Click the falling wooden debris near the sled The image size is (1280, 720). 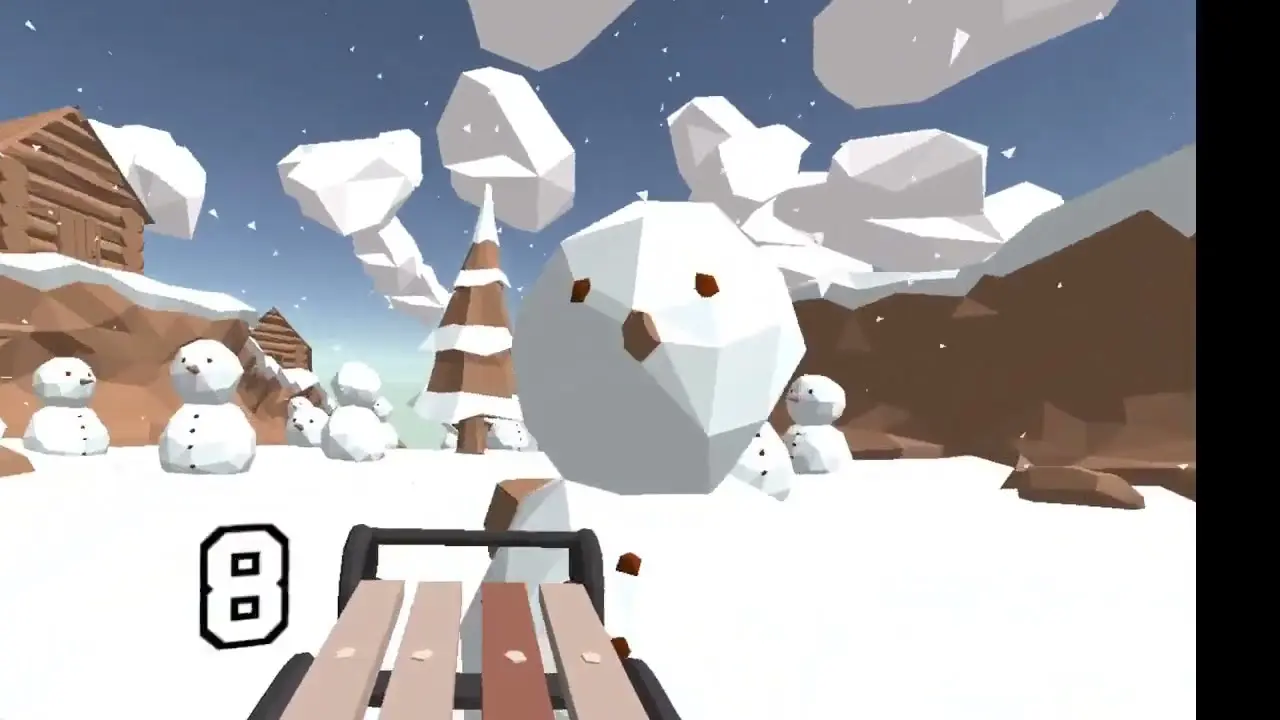coord(629,562)
